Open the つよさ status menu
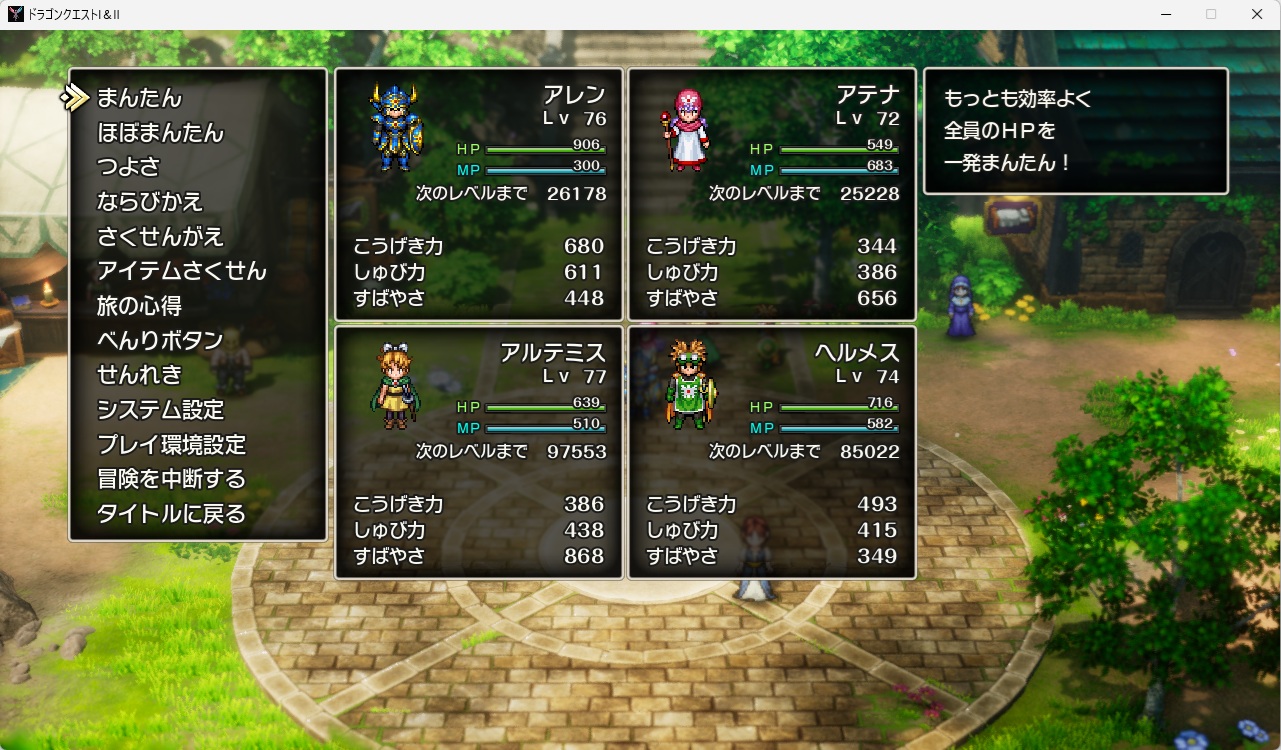 point(128,167)
